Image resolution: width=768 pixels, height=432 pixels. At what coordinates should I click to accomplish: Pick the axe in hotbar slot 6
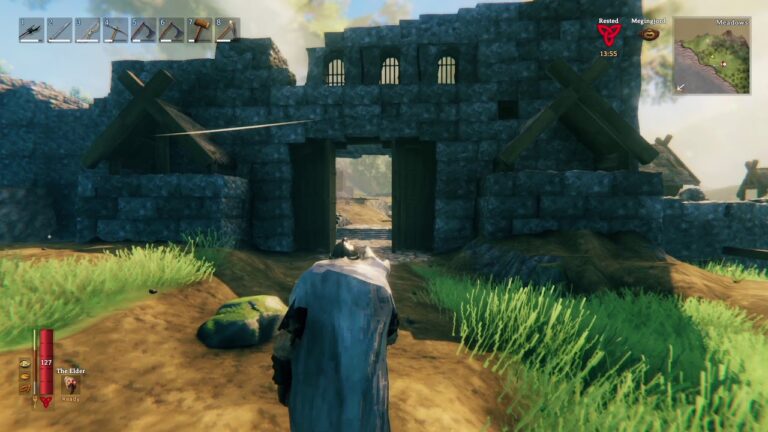coord(171,31)
